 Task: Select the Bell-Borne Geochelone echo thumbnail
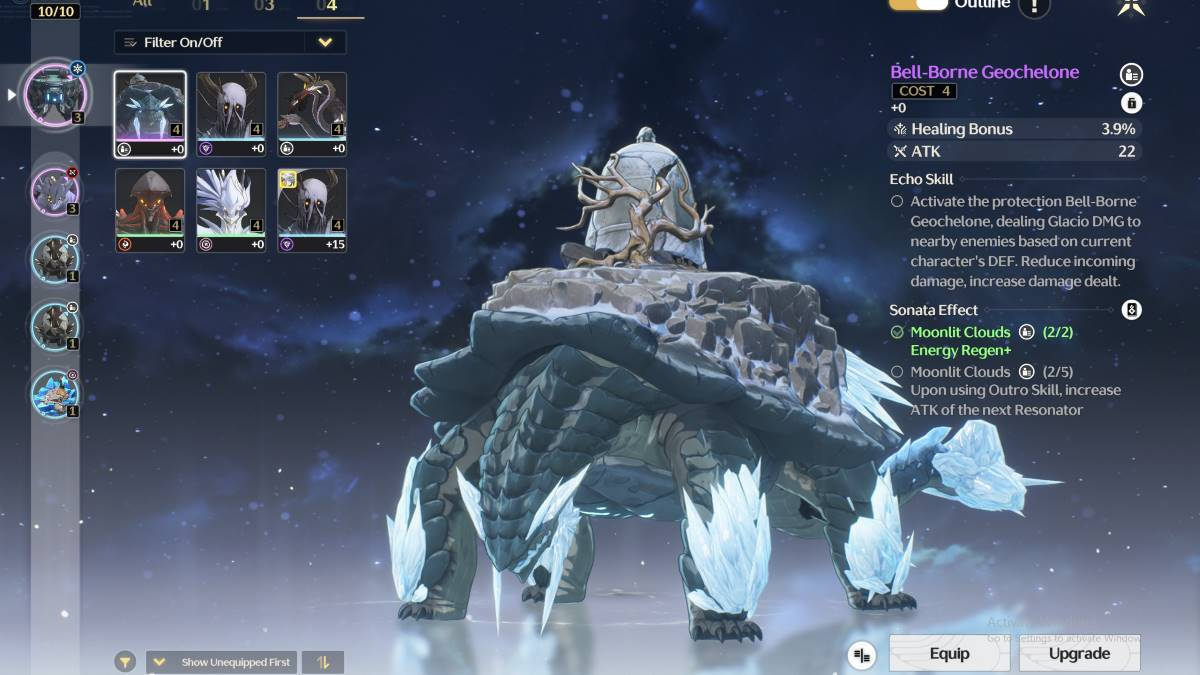150,114
